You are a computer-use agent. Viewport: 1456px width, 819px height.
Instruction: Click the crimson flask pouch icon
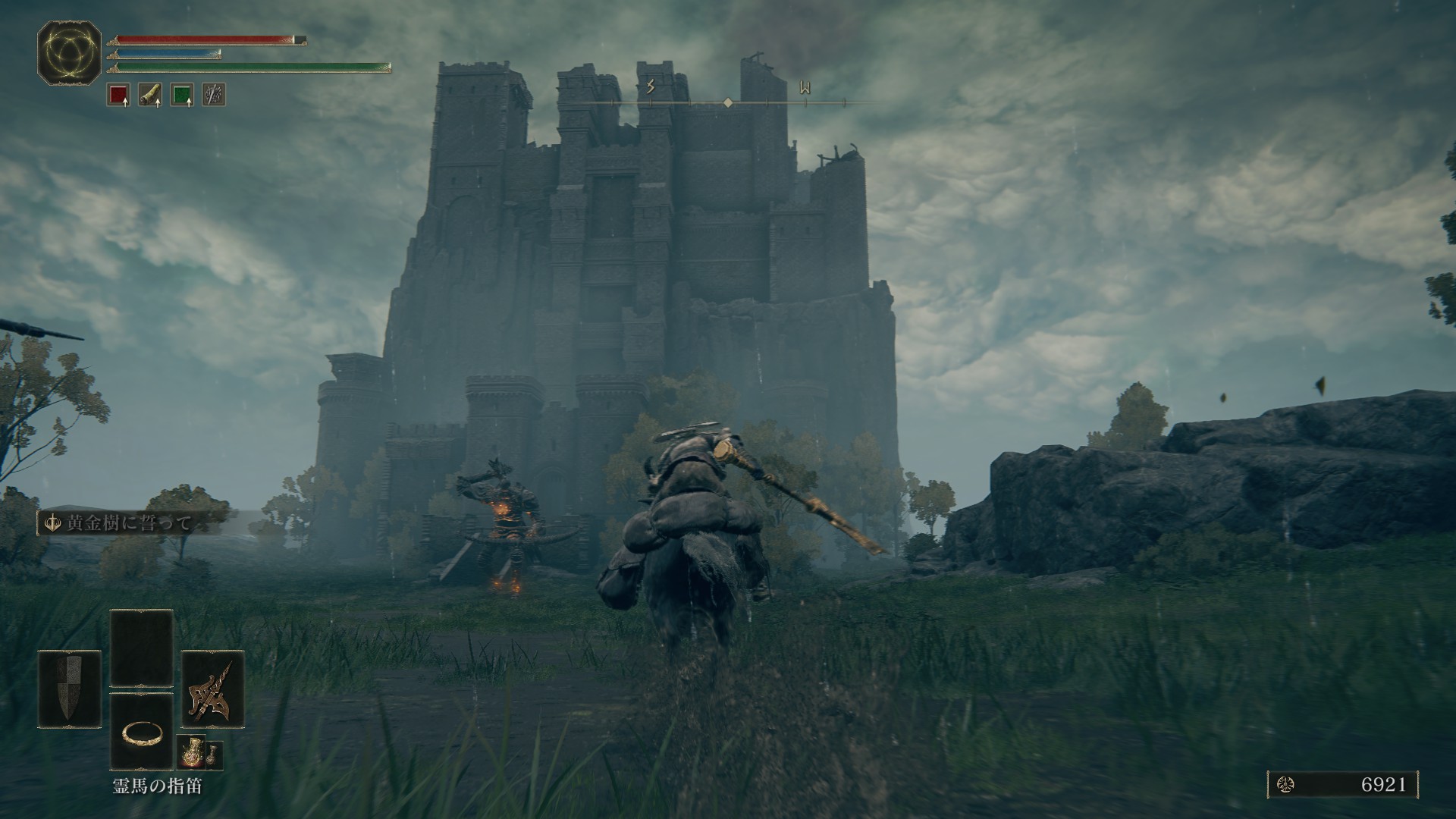tap(189, 752)
